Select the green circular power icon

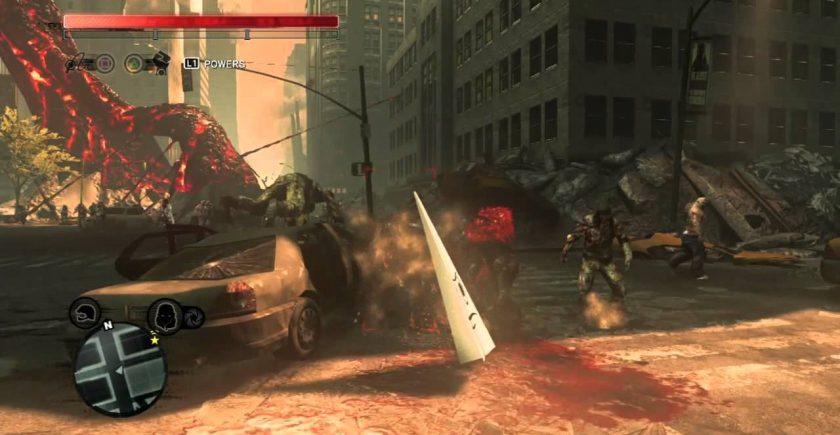[134, 64]
